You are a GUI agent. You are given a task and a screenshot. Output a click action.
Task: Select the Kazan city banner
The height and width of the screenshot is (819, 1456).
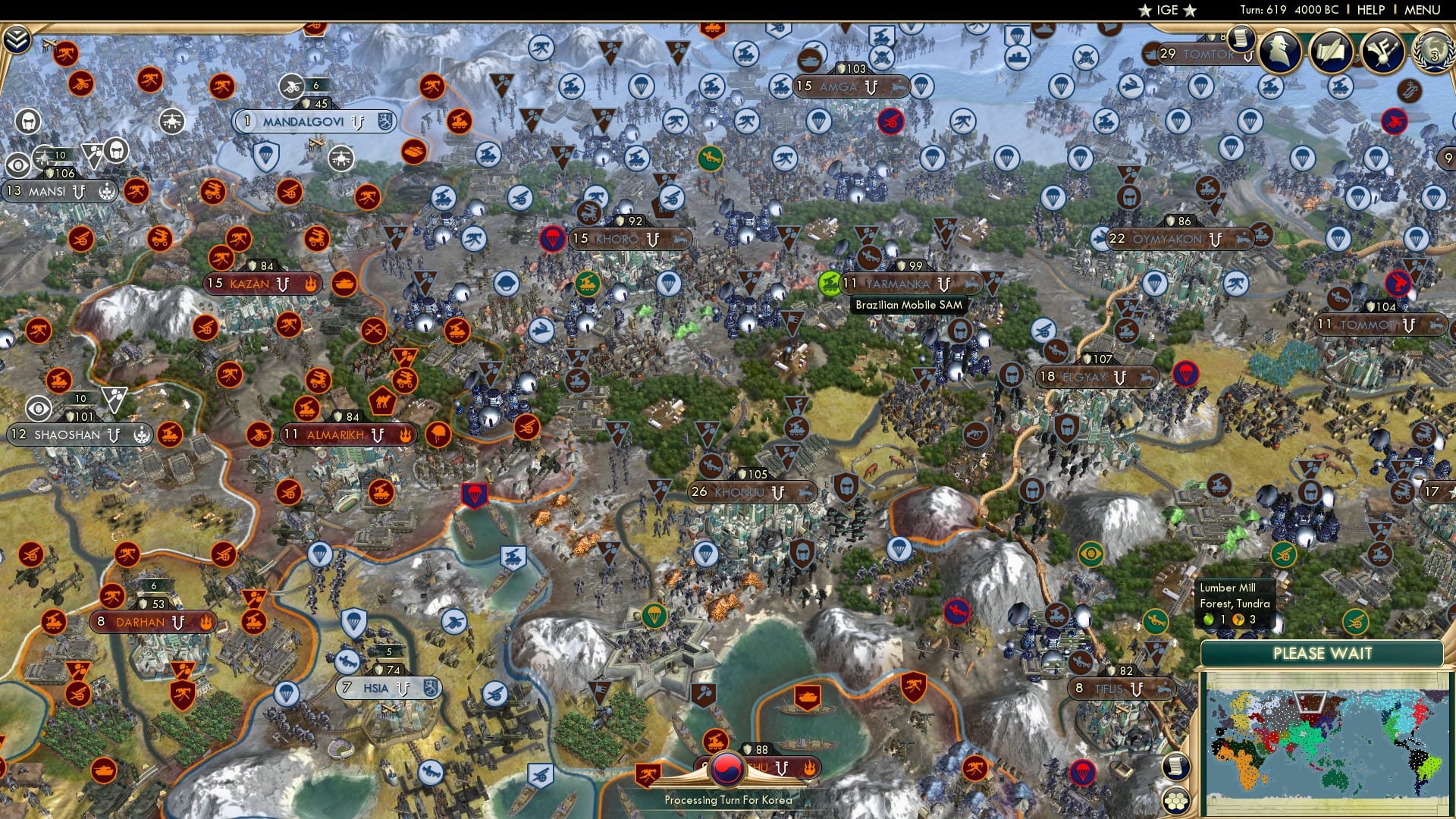pos(250,283)
